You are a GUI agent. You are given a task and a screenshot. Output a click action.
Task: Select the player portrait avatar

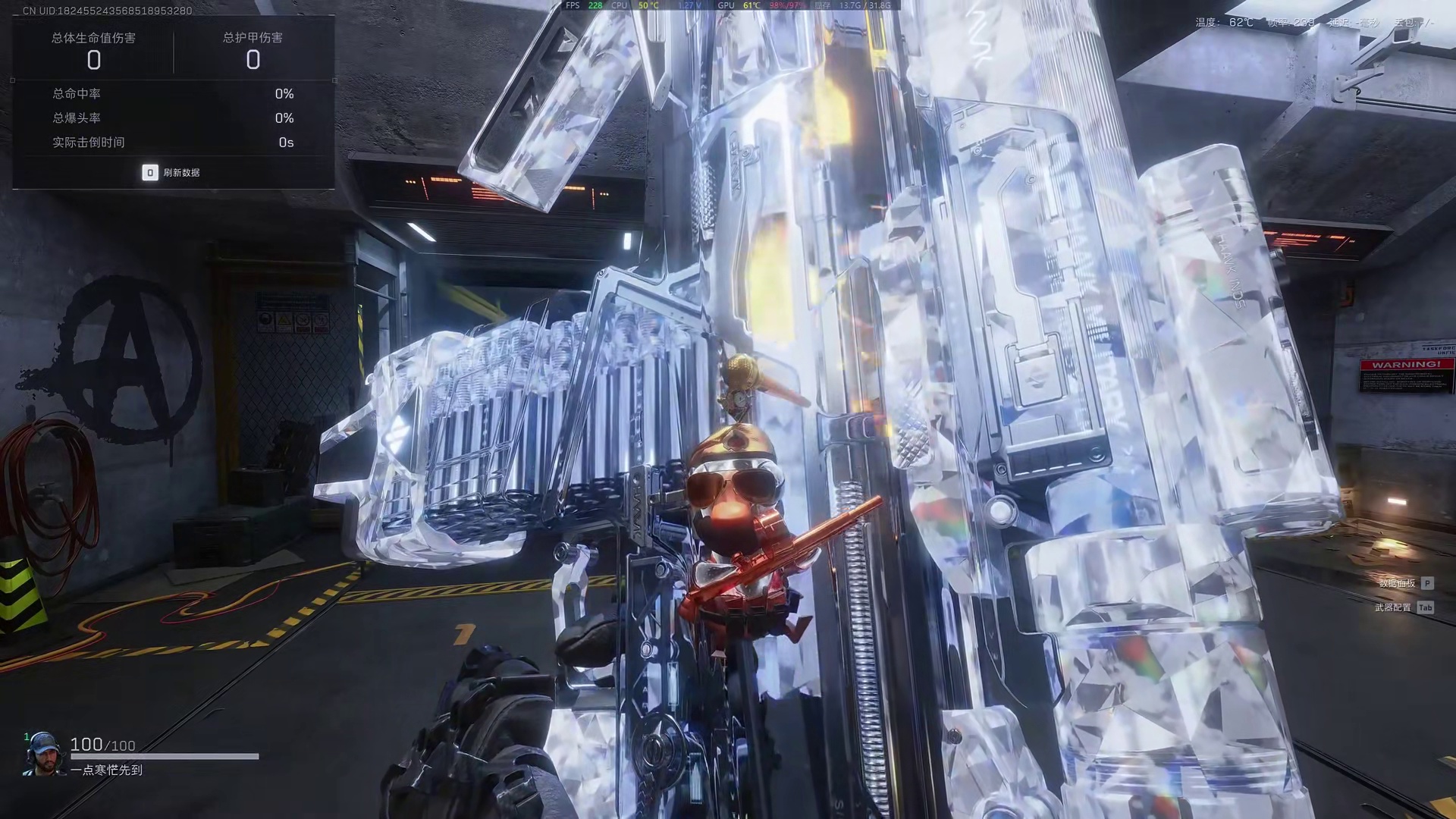pyautogui.click(x=42, y=754)
